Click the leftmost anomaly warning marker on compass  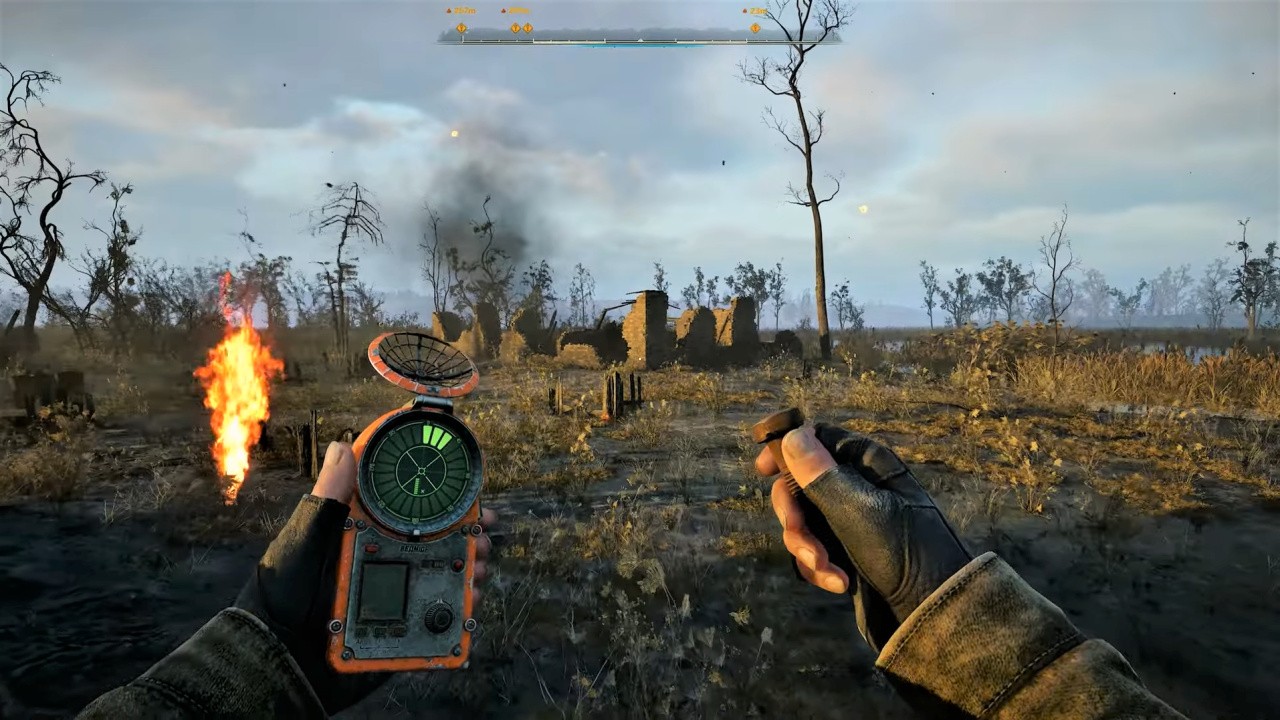click(x=461, y=27)
